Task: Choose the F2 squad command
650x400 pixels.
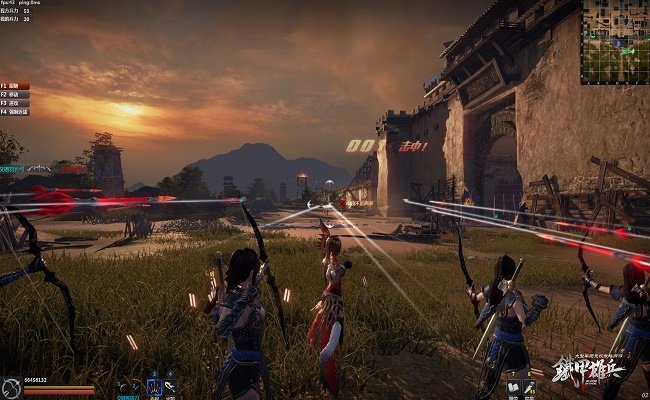Action: click(14, 94)
